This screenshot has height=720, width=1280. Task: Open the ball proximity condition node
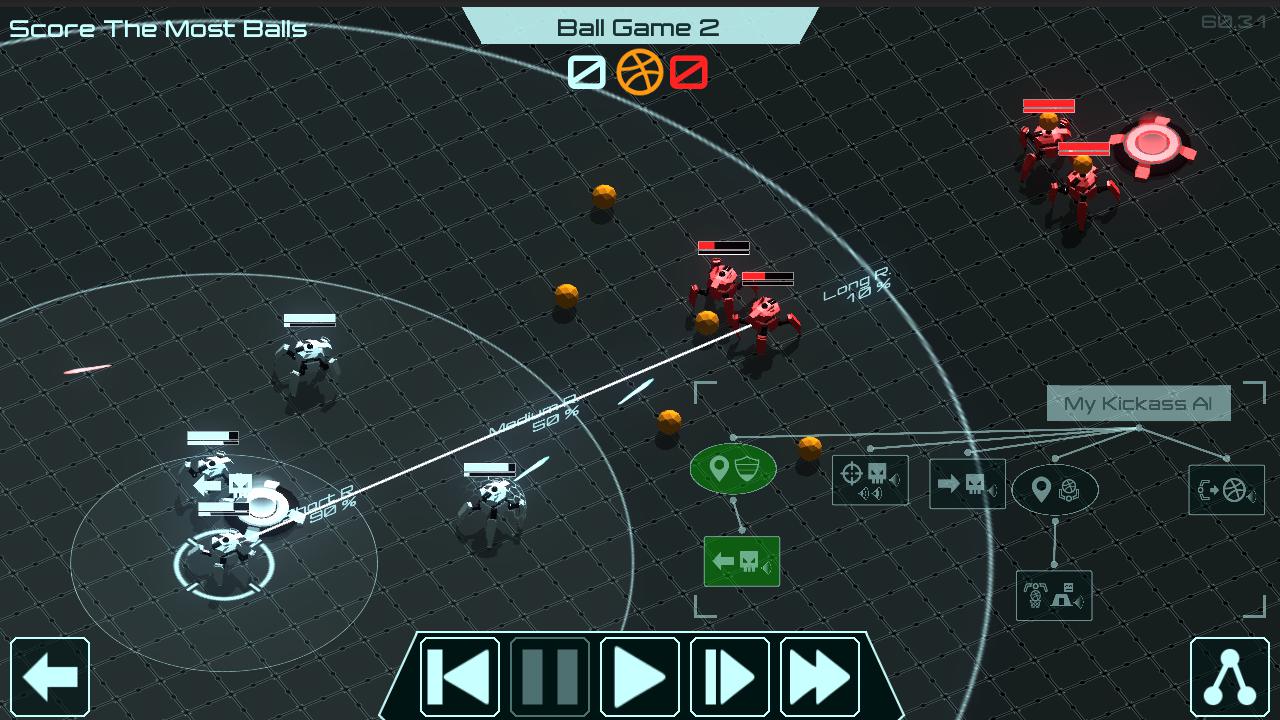coord(1055,490)
